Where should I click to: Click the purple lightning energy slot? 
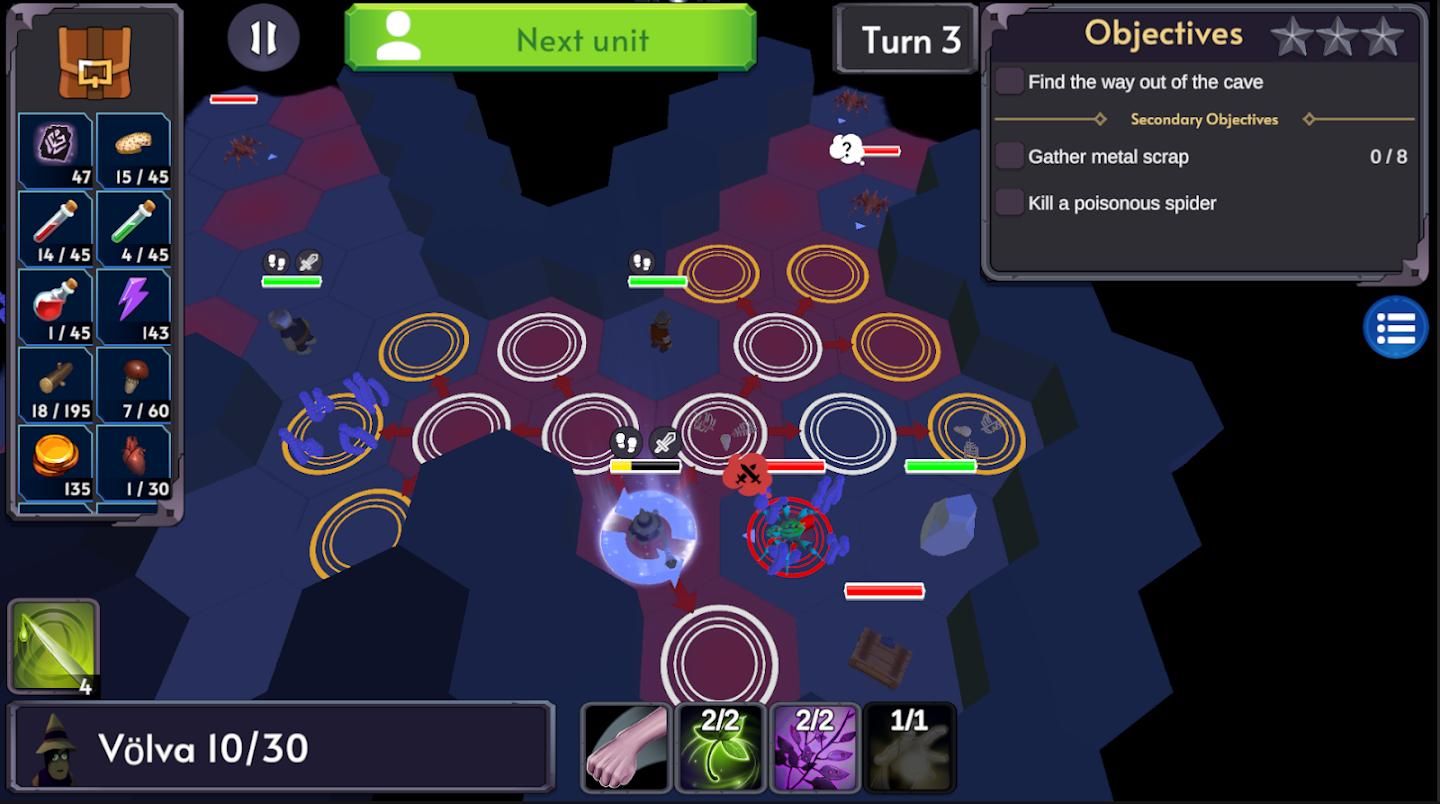[x=134, y=306]
